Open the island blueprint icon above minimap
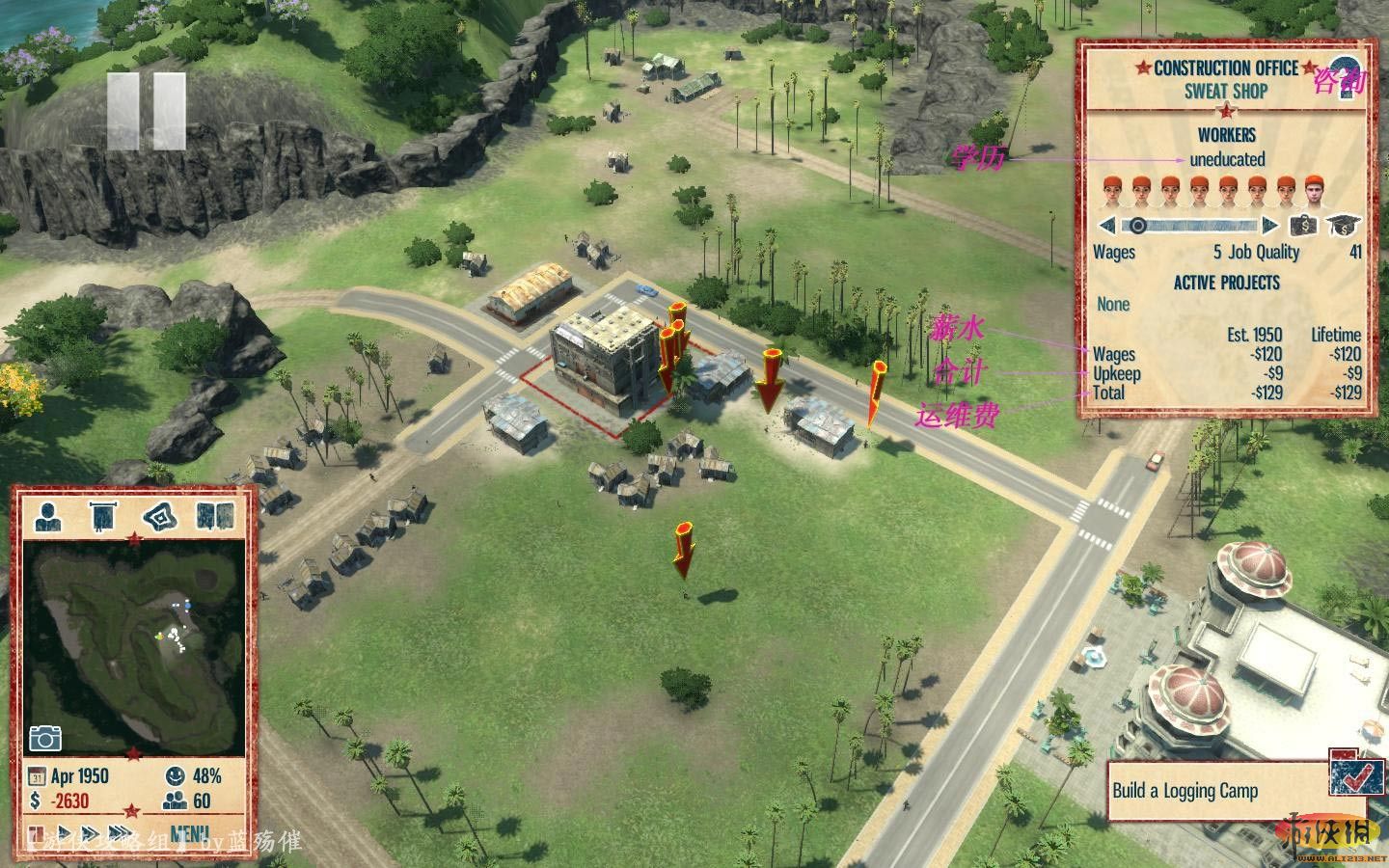1389x868 pixels. click(x=159, y=517)
